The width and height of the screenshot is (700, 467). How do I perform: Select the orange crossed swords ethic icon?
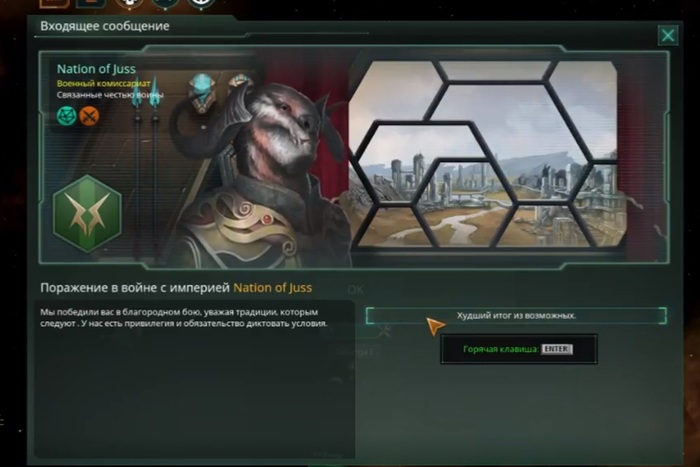tap(90, 115)
